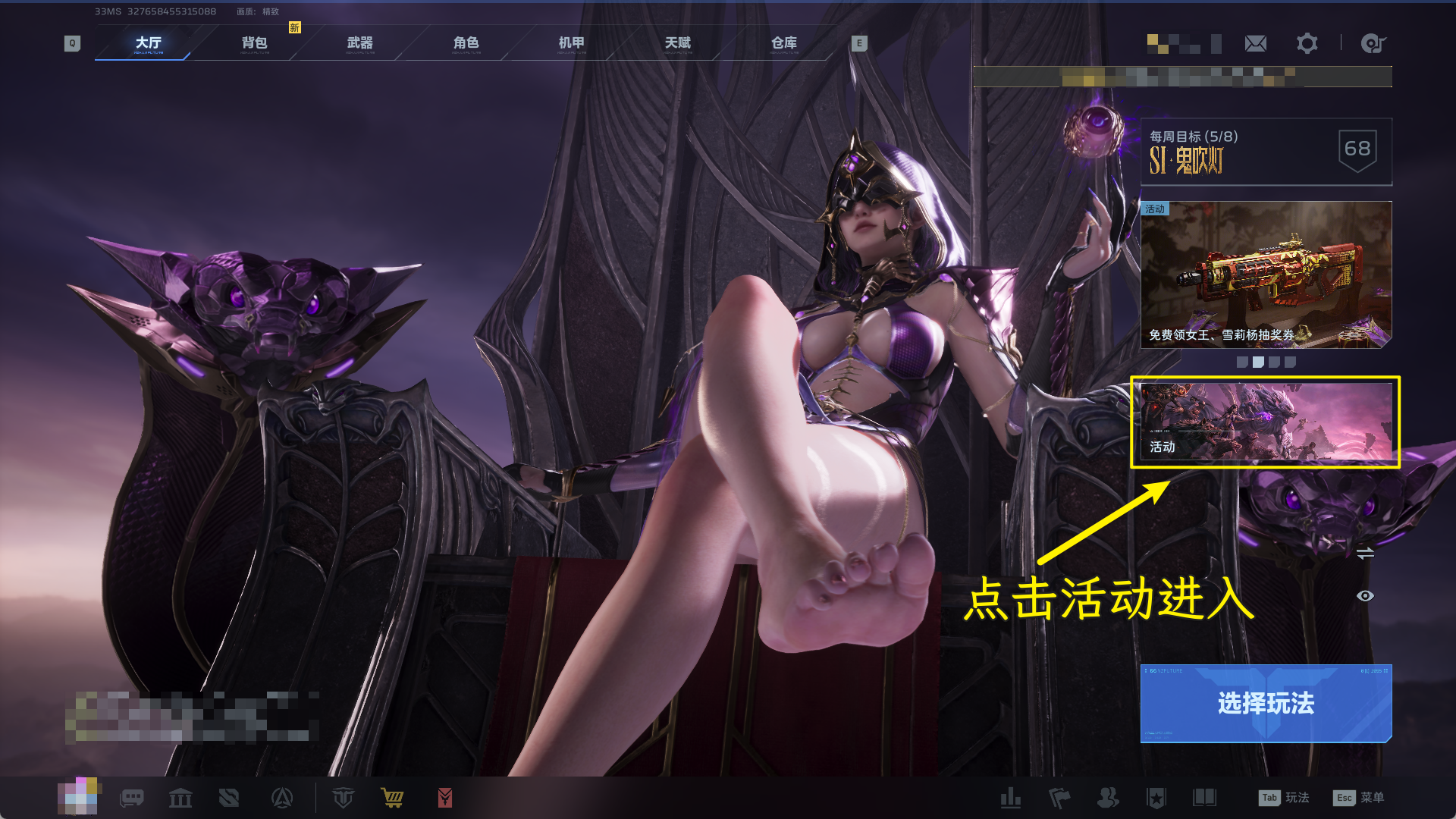Open the mail envelope icon
Screen dimensions: 1456x819
pyautogui.click(x=1256, y=43)
